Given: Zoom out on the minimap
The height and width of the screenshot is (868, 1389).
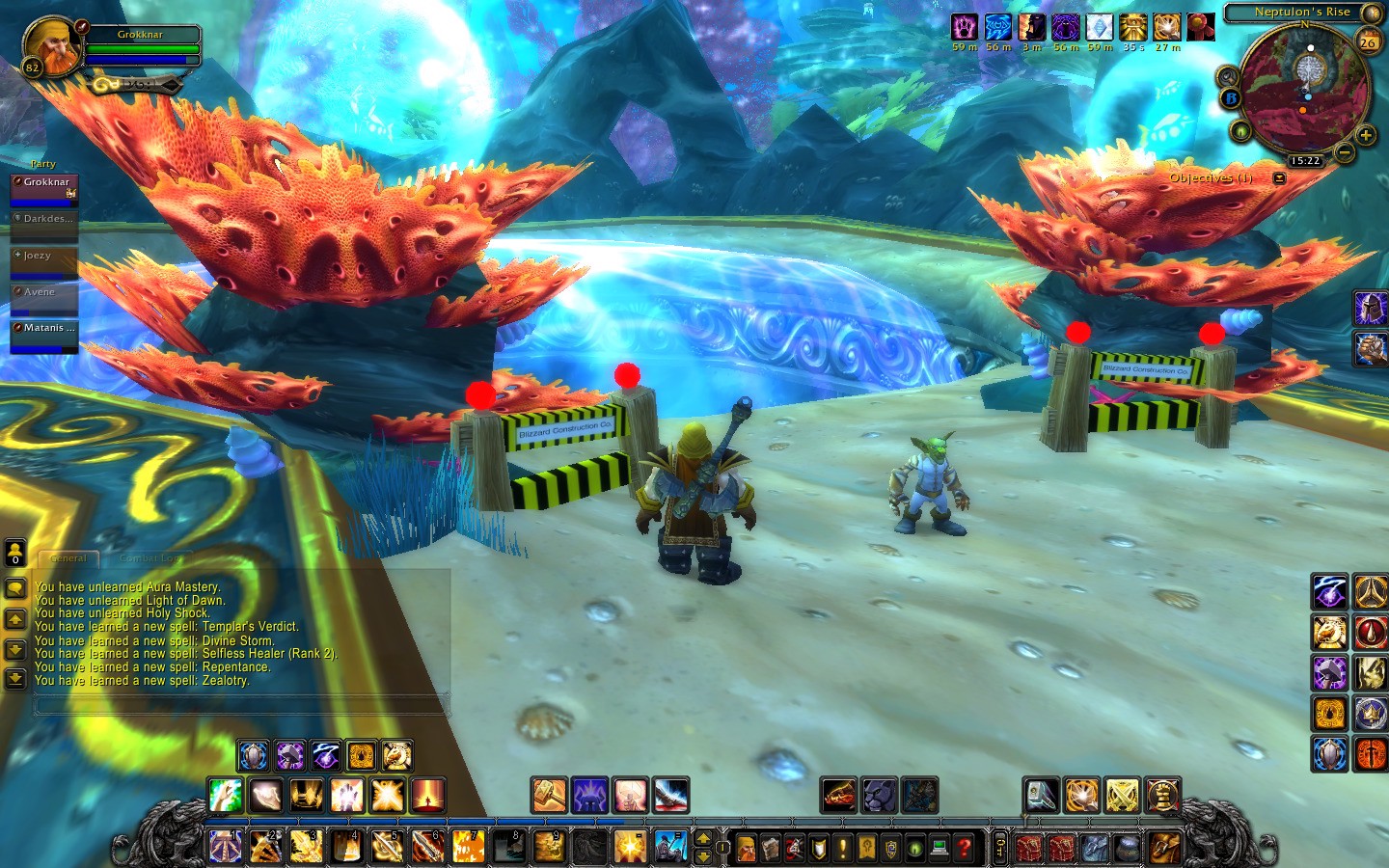Looking at the screenshot, I should (x=1345, y=151).
